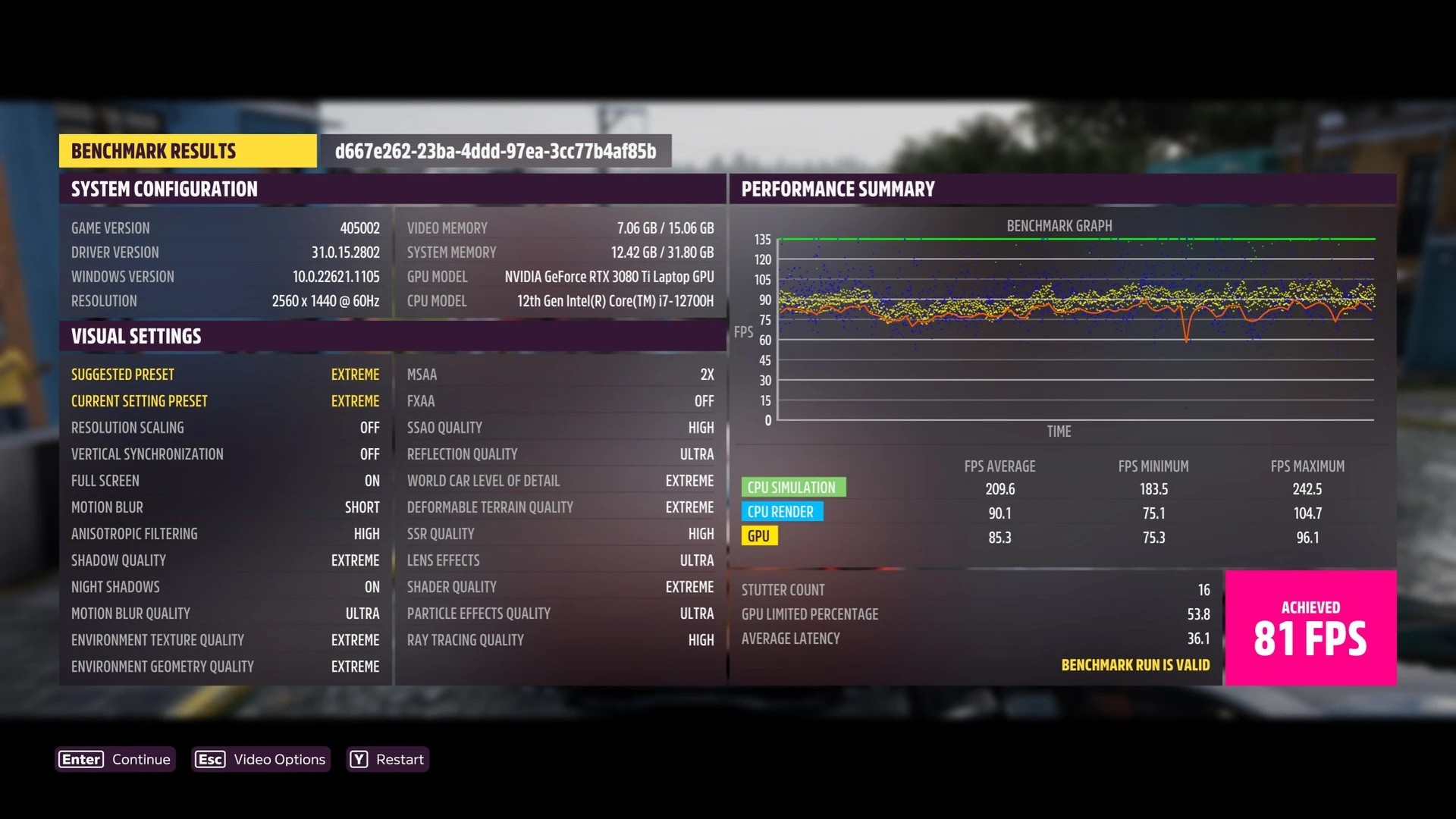This screenshot has width=1456, height=819.
Task: Restart the benchmark run
Action: [388, 759]
